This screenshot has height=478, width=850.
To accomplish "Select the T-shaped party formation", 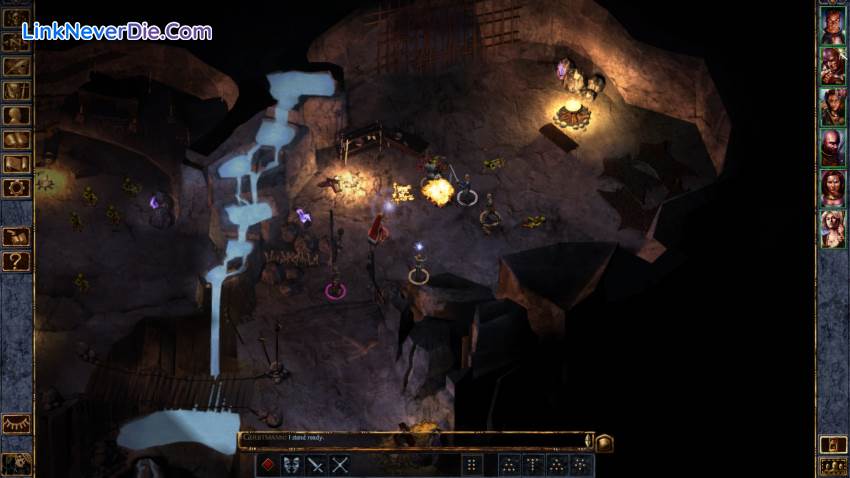I will [534, 464].
